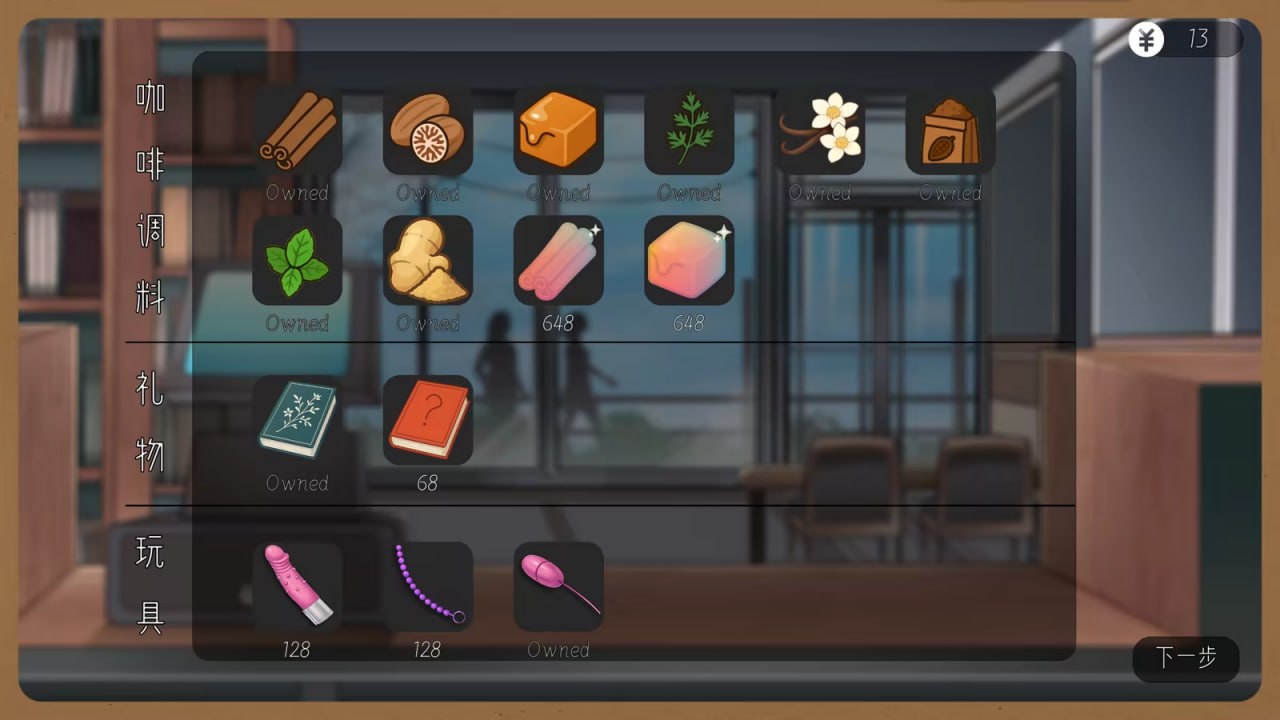Buy the red question mark book for 68
This screenshot has width=1280, height=720.
(428, 420)
